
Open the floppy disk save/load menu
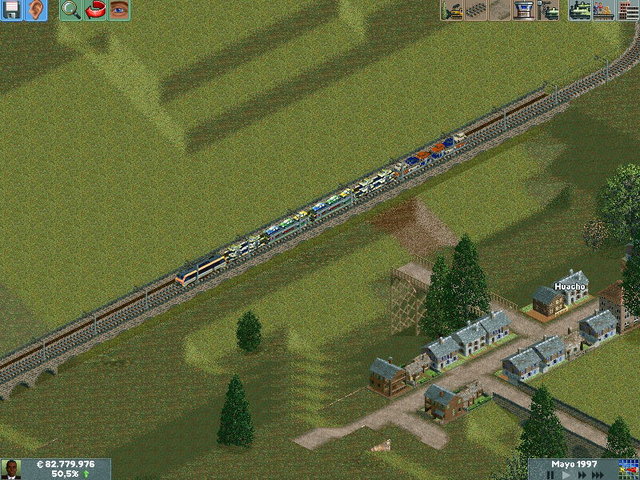click(x=12, y=10)
